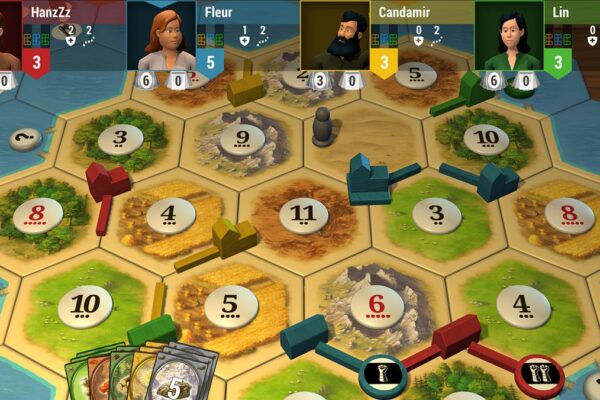Viewport: 600px width, 400px height.
Task: Select the red 6 mountain hex
Action: click(377, 301)
